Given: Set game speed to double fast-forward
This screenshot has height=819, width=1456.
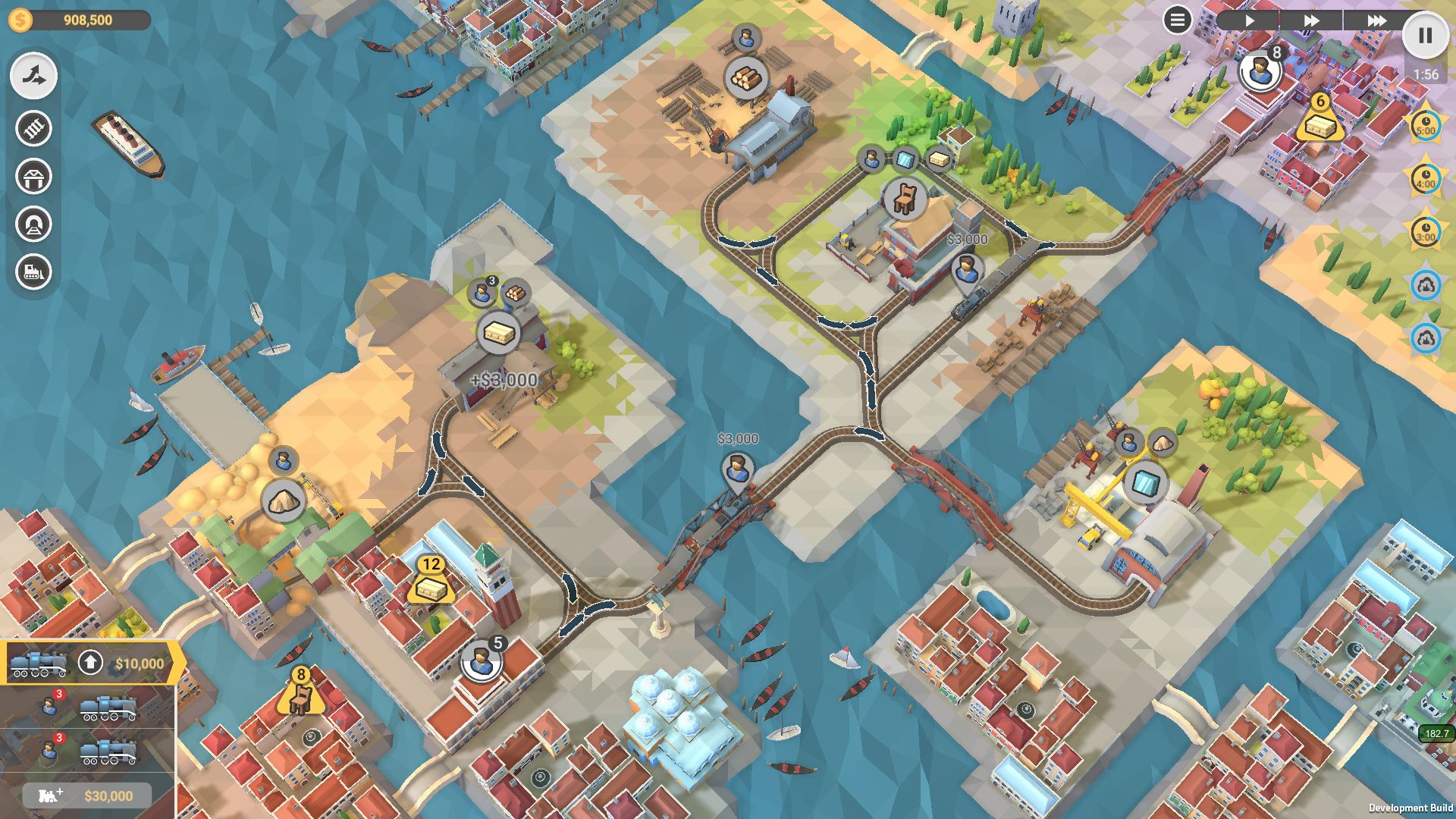Looking at the screenshot, I should point(1311,20).
